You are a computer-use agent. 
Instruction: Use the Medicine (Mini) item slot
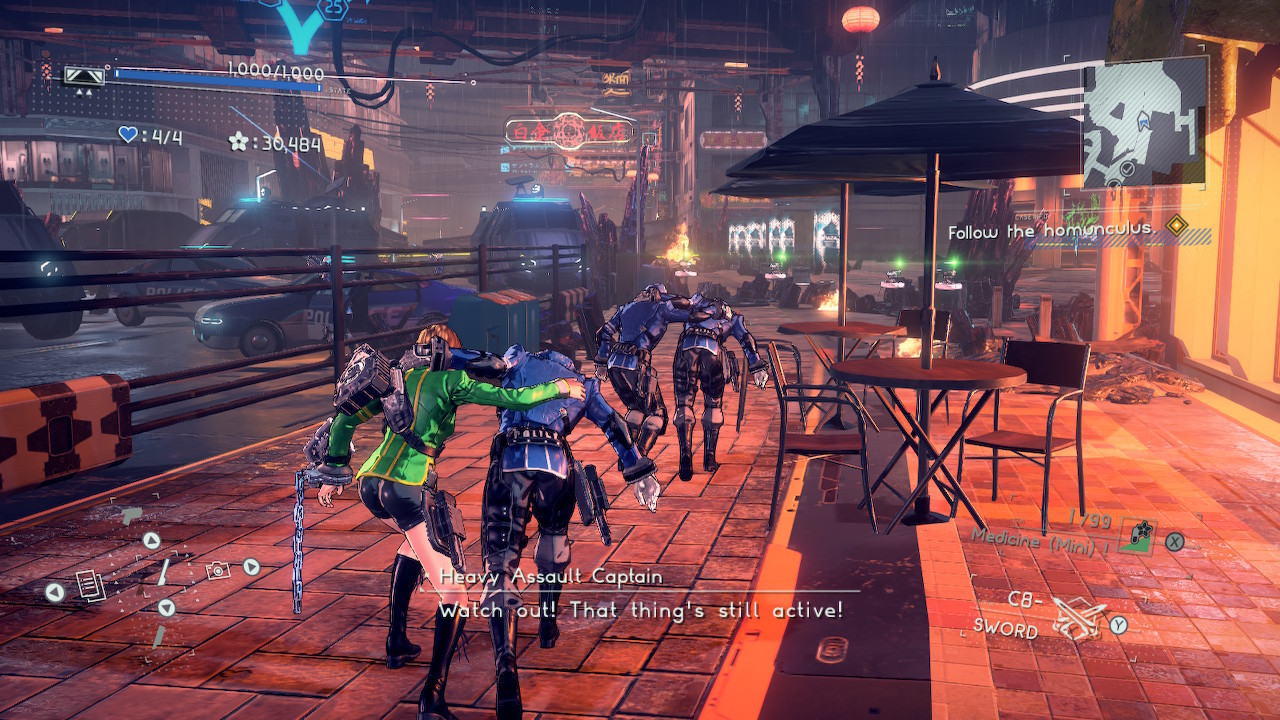1136,537
